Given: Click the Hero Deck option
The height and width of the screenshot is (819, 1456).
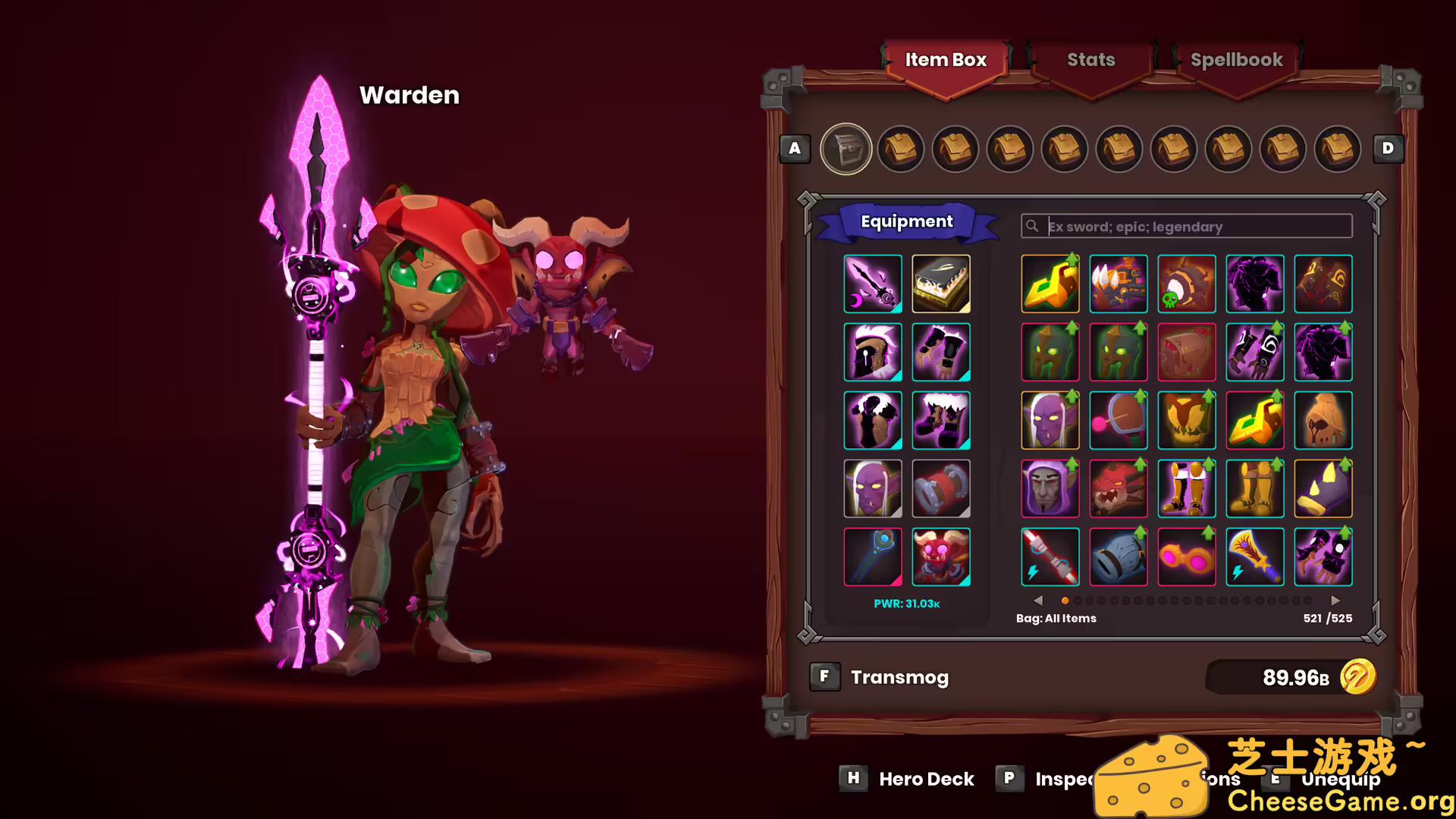Looking at the screenshot, I should tap(927, 779).
